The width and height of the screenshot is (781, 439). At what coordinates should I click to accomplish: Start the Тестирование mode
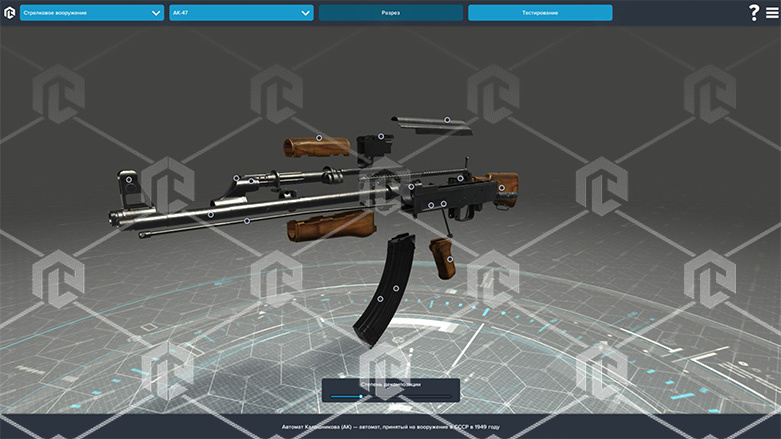click(x=540, y=13)
